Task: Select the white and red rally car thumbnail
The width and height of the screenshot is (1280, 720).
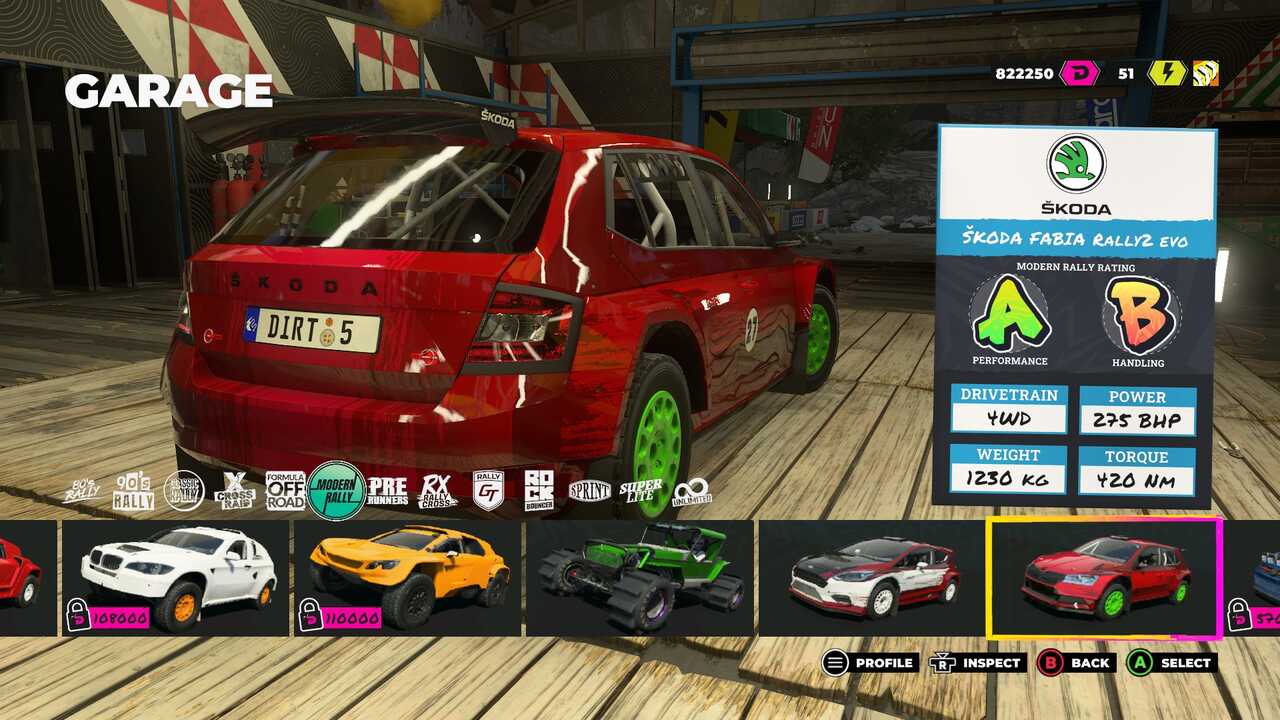Action: tap(872, 577)
